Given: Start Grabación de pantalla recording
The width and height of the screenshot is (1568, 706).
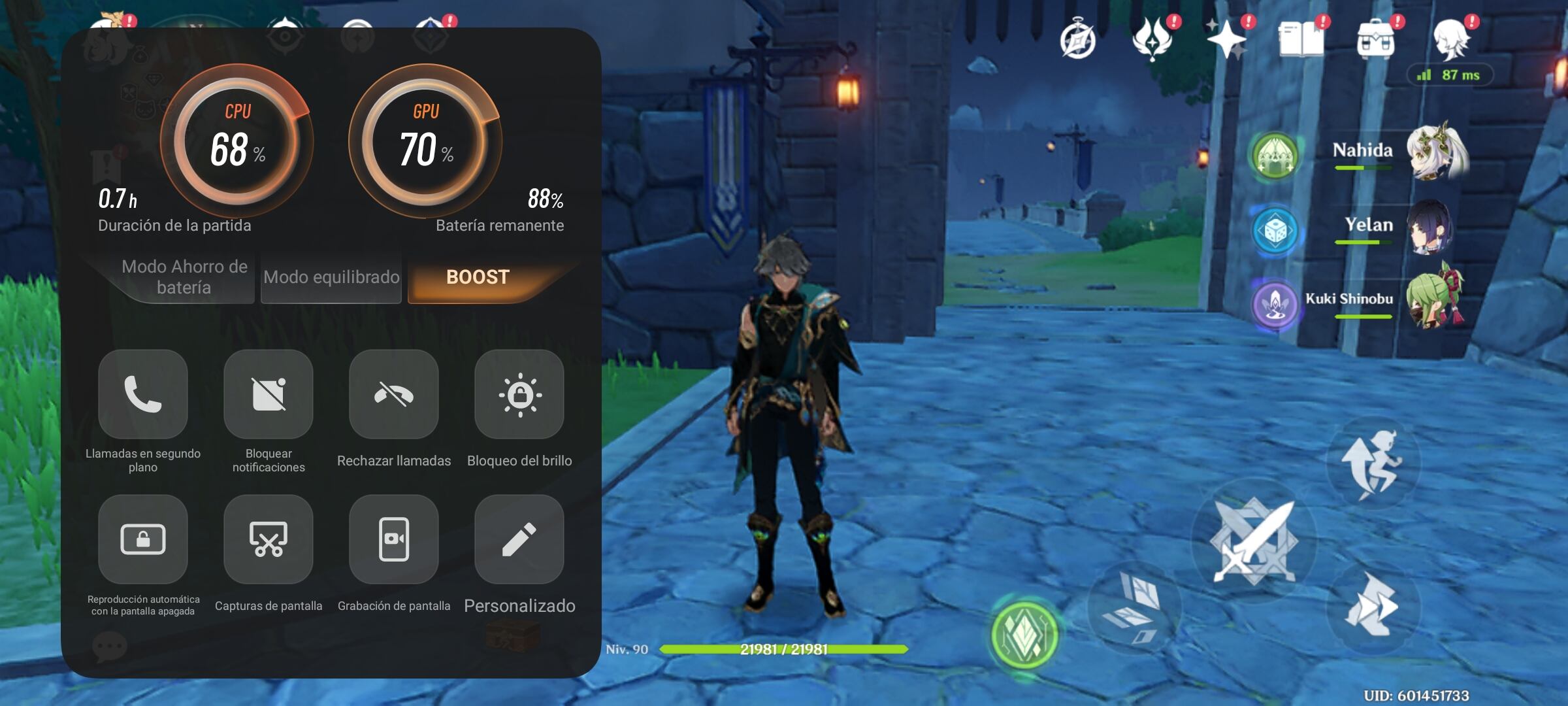Looking at the screenshot, I should (x=393, y=540).
